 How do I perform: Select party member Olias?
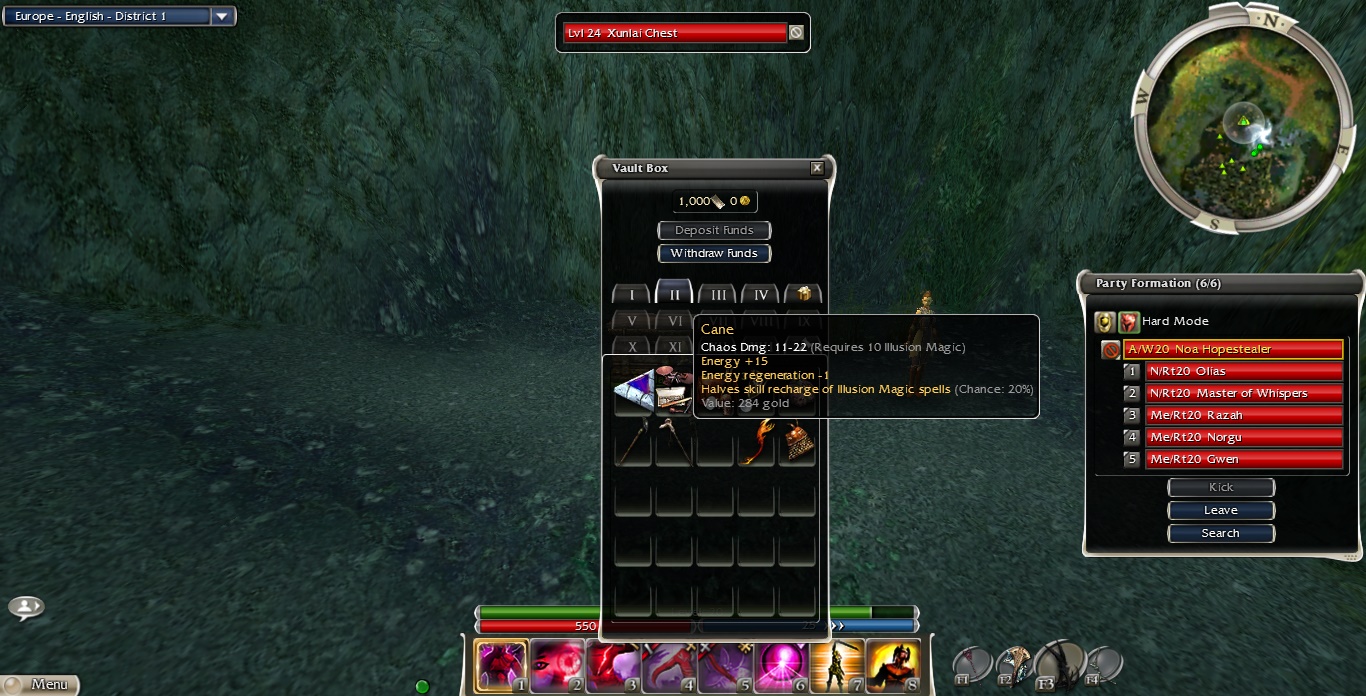tap(1243, 371)
